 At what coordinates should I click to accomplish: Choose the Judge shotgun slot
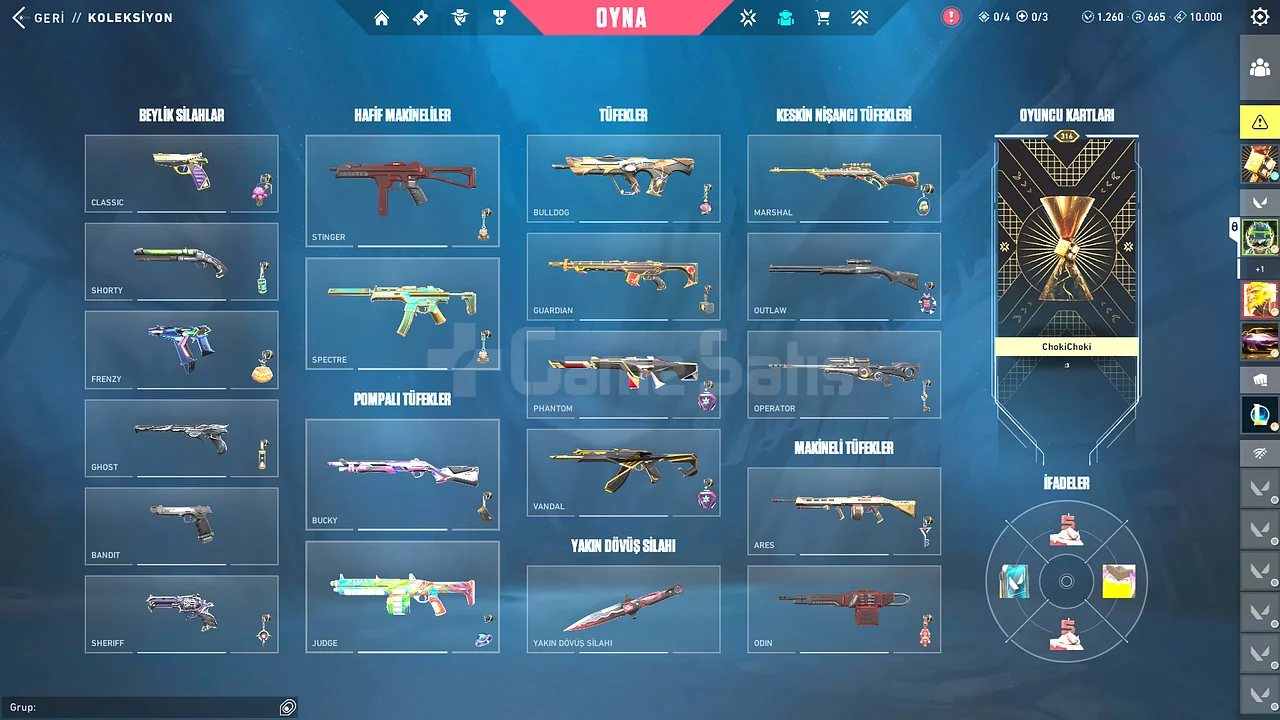pyautogui.click(x=402, y=597)
